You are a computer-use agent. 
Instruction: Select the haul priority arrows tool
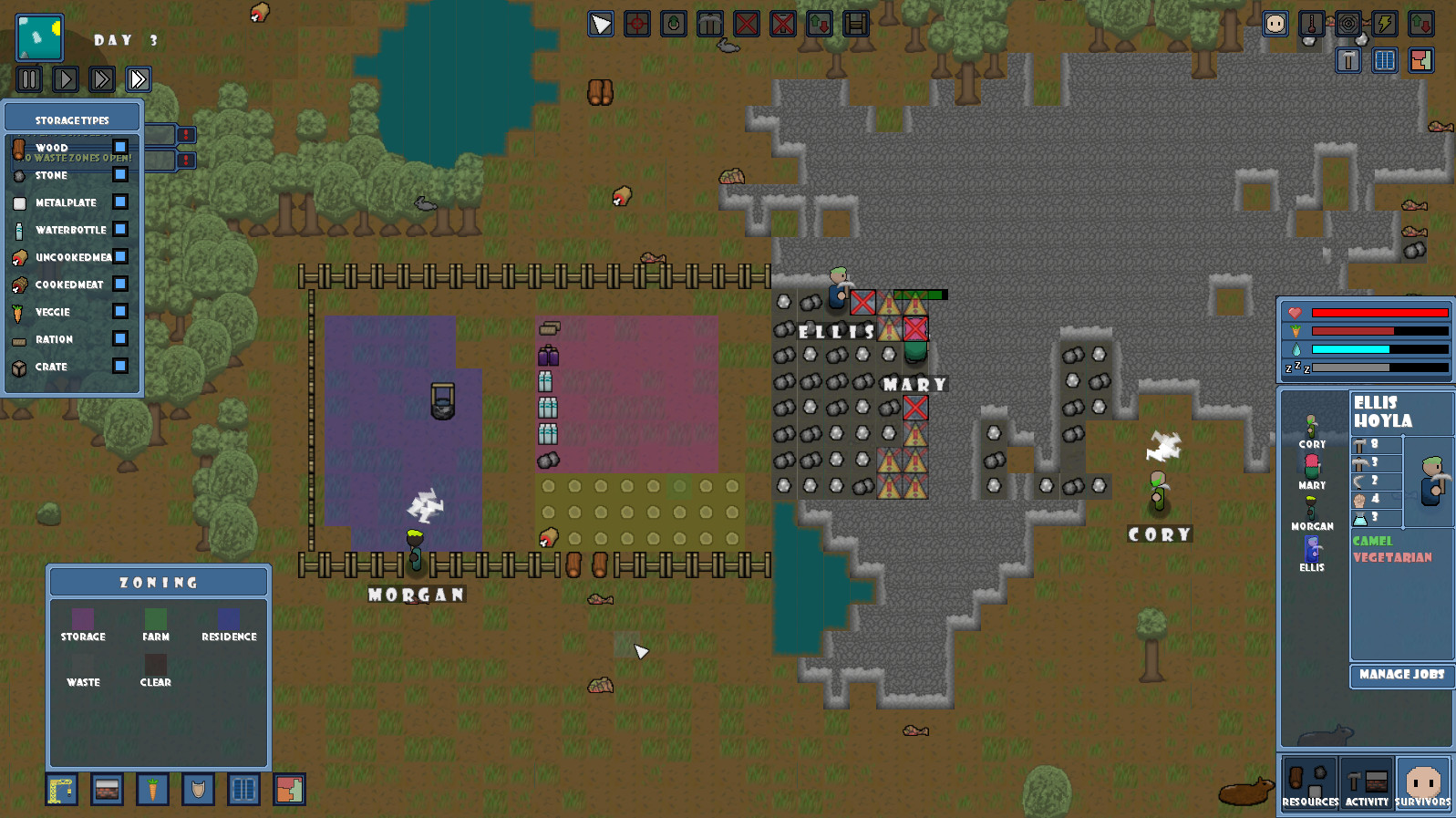point(819,25)
